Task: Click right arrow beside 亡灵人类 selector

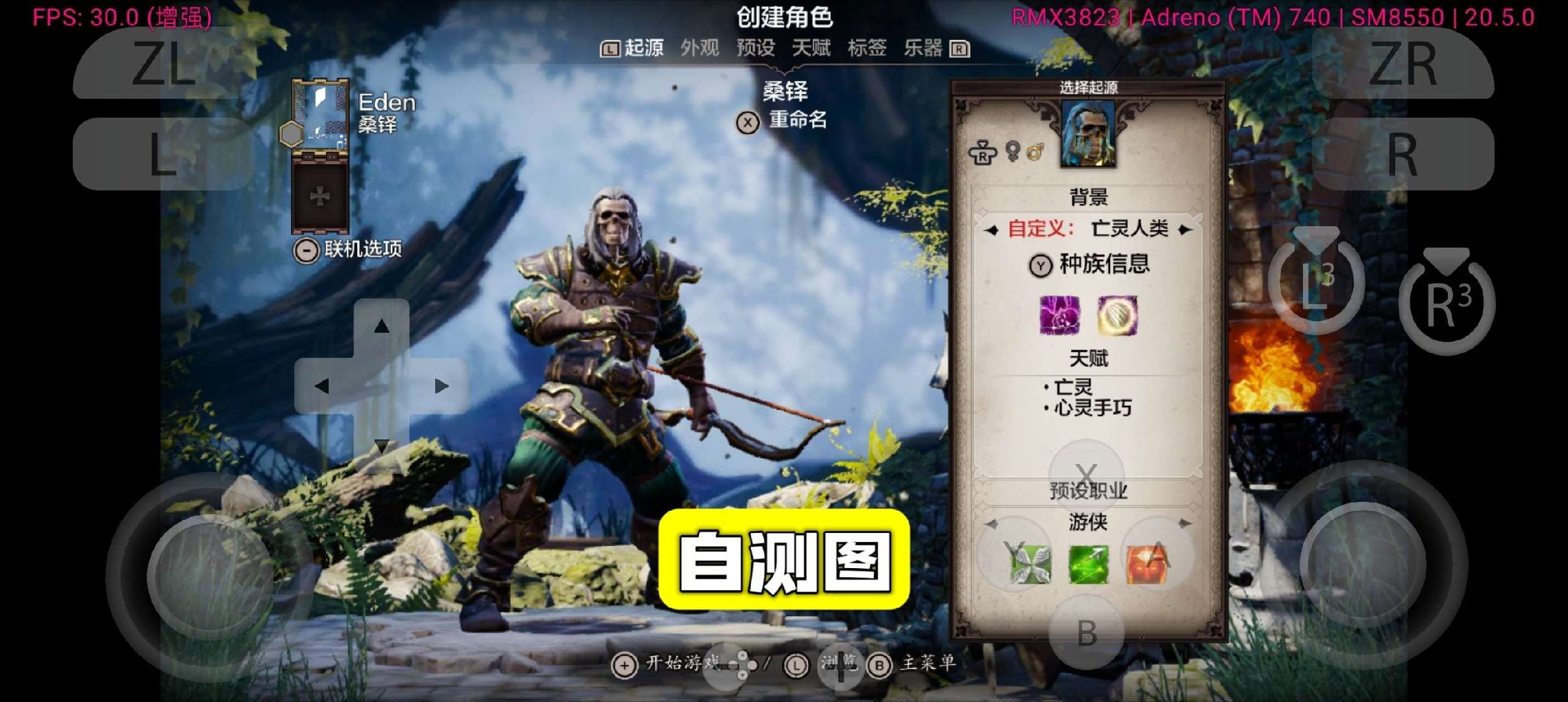Action: tap(1186, 228)
